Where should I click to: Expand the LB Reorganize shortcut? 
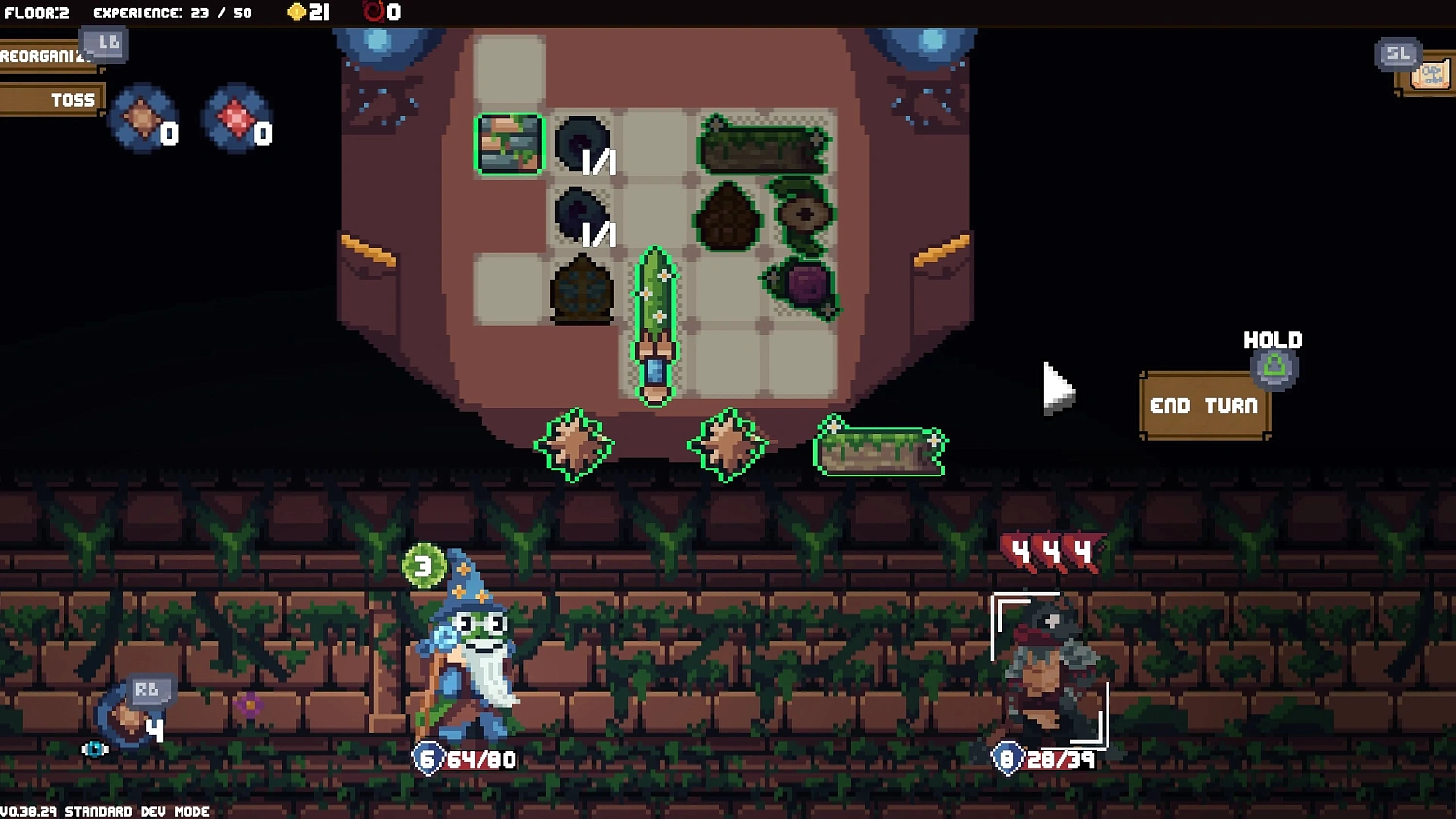104,43
